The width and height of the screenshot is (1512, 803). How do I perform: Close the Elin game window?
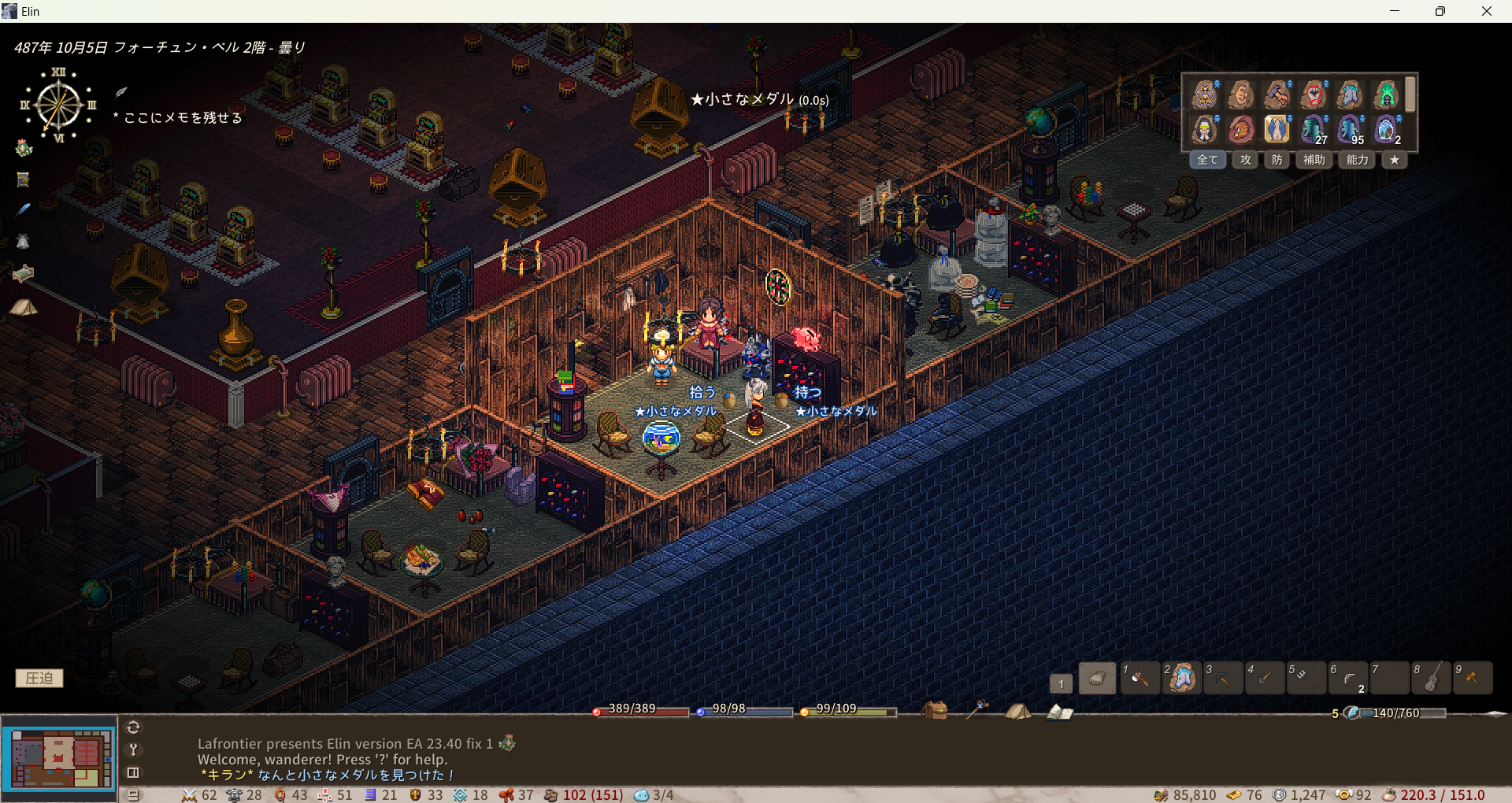pyautogui.click(x=1486, y=11)
